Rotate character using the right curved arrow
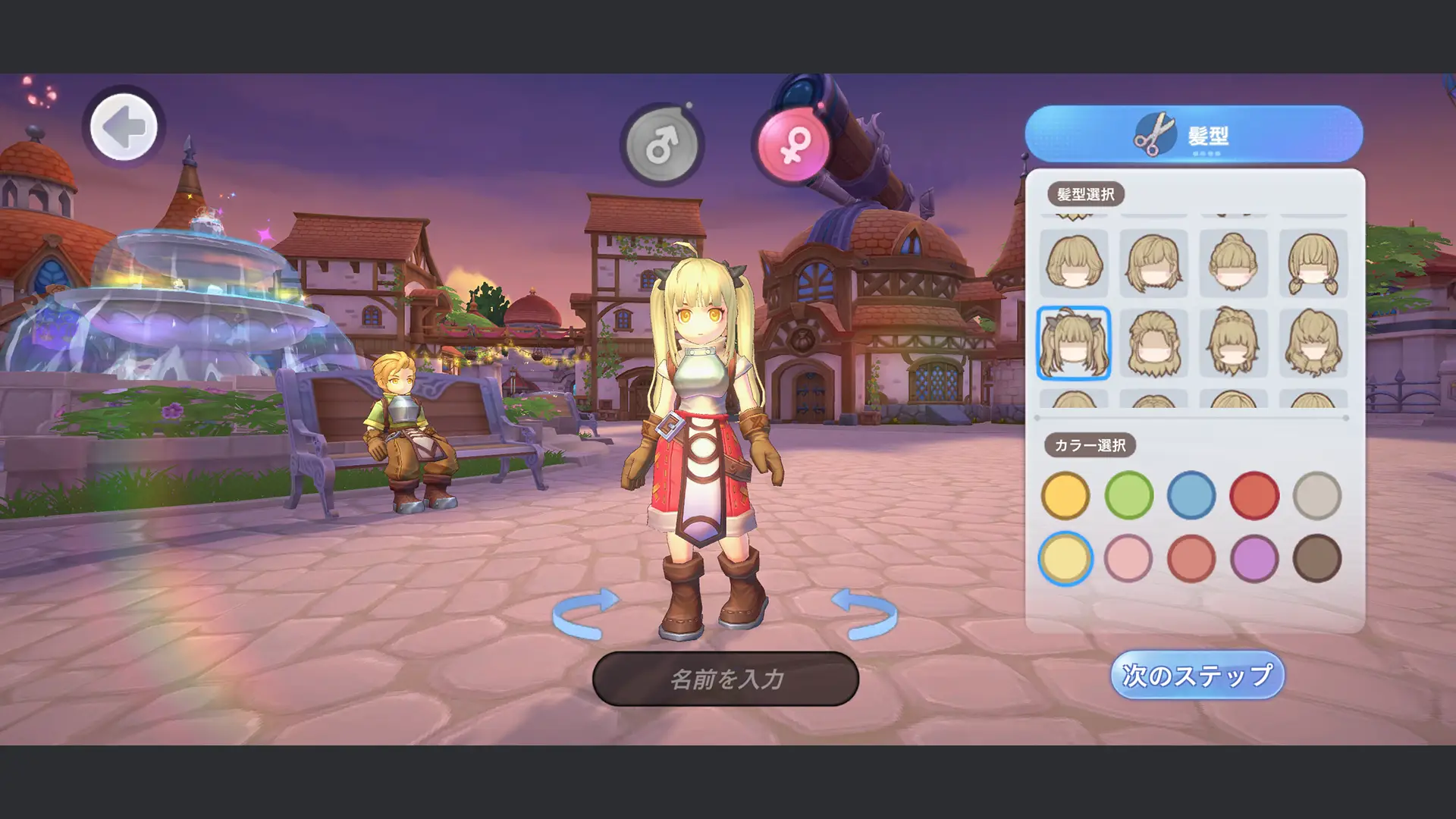Image resolution: width=1456 pixels, height=819 pixels. (x=864, y=613)
